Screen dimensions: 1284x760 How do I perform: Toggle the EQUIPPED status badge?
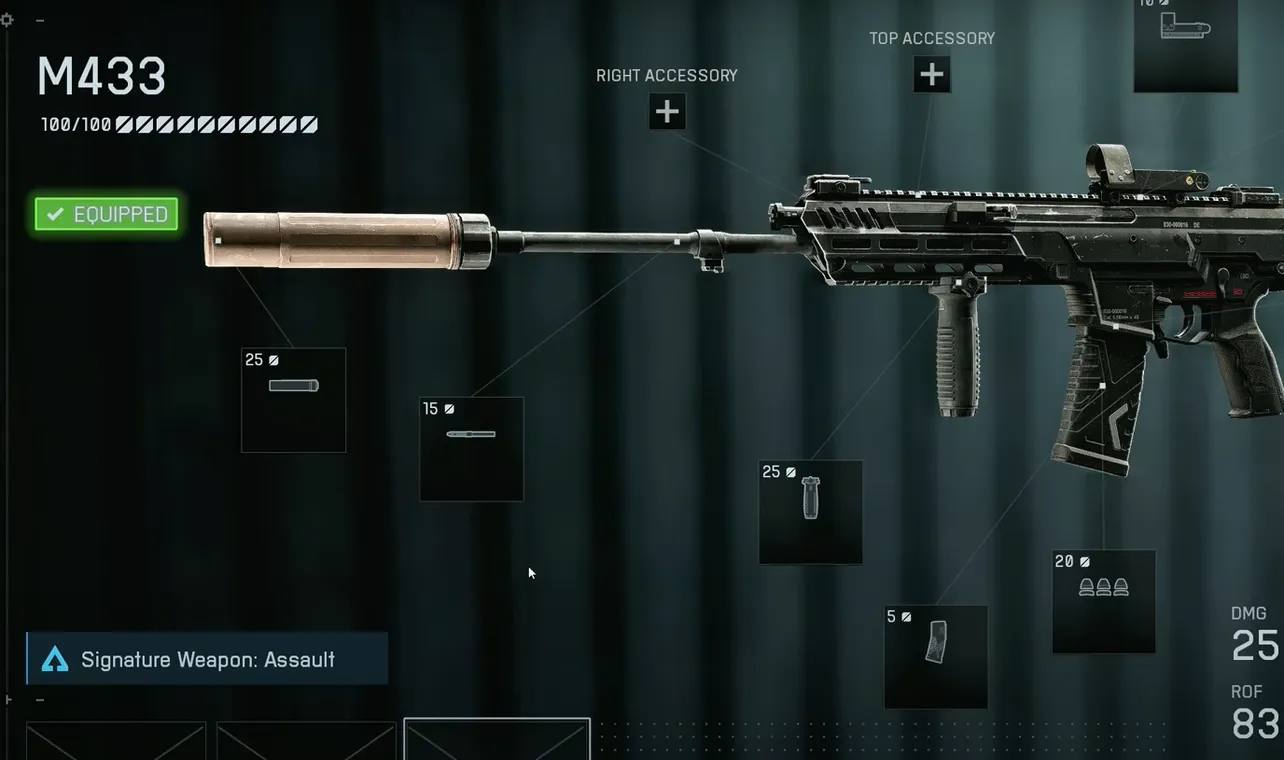(105, 214)
